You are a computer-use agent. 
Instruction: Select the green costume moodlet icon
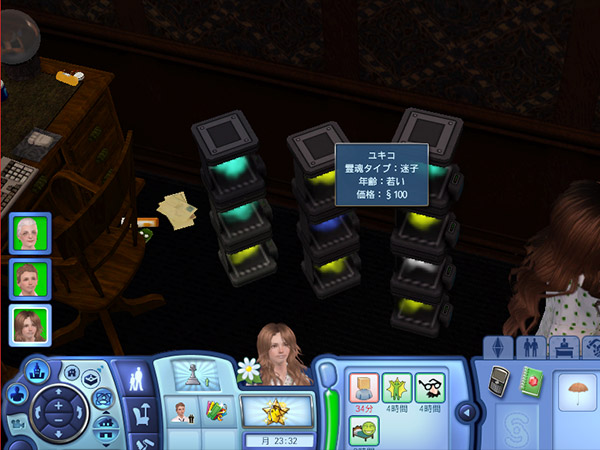click(395, 388)
